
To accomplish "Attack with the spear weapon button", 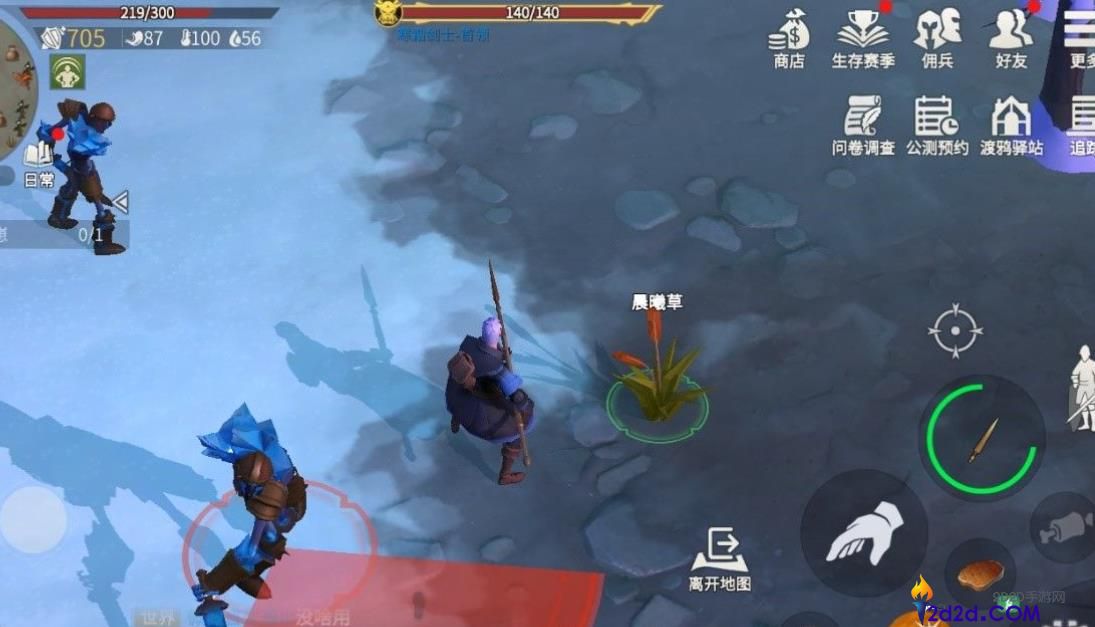I will [982, 438].
